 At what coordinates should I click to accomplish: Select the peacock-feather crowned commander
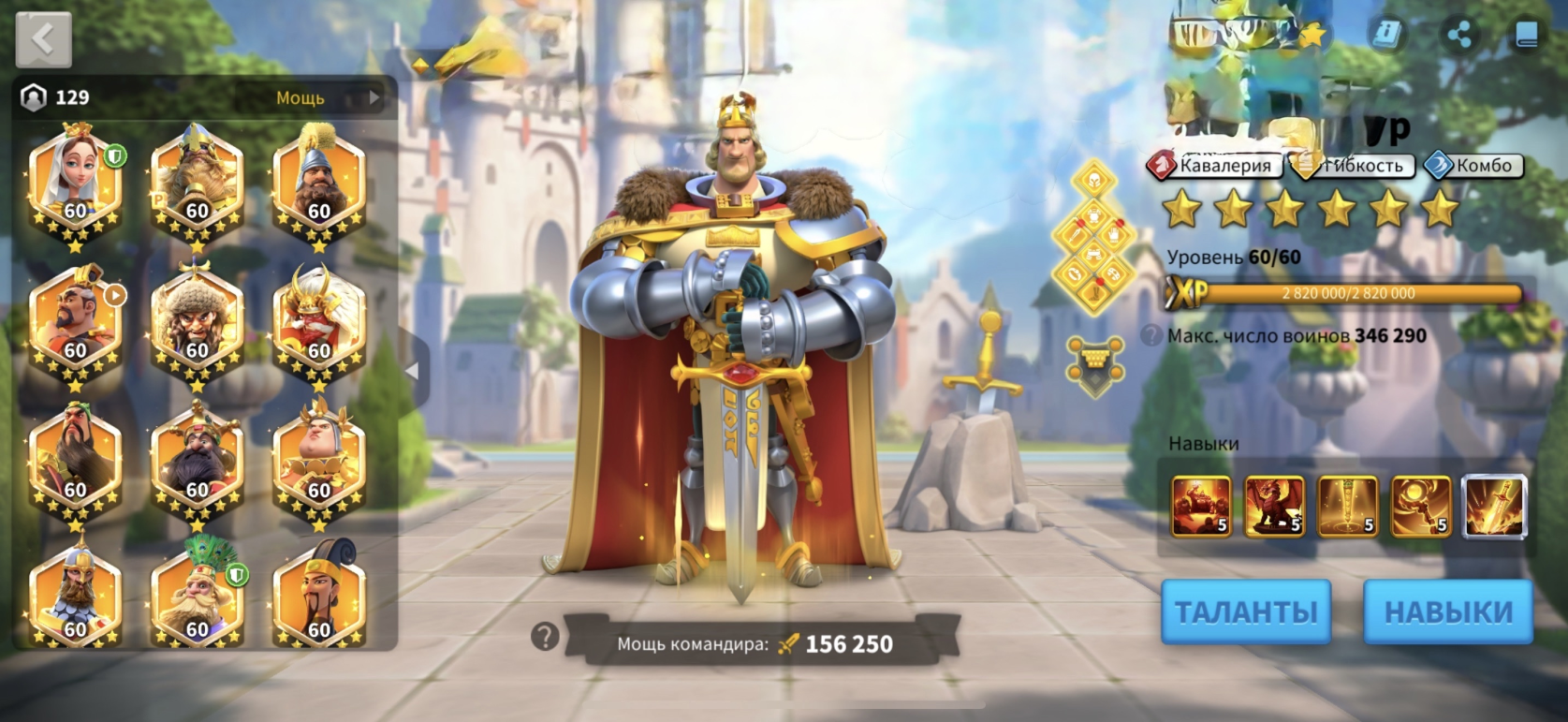tap(197, 597)
